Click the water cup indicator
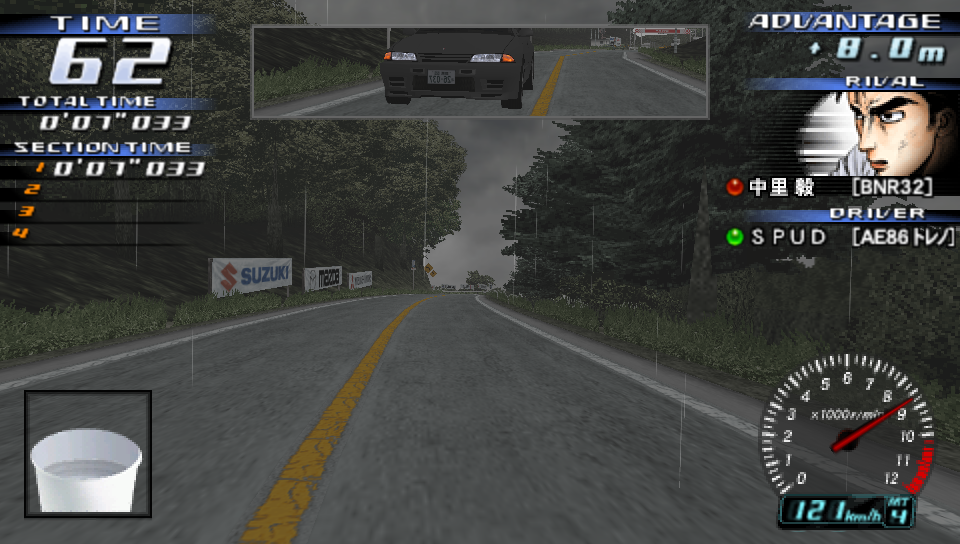 pos(88,453)
